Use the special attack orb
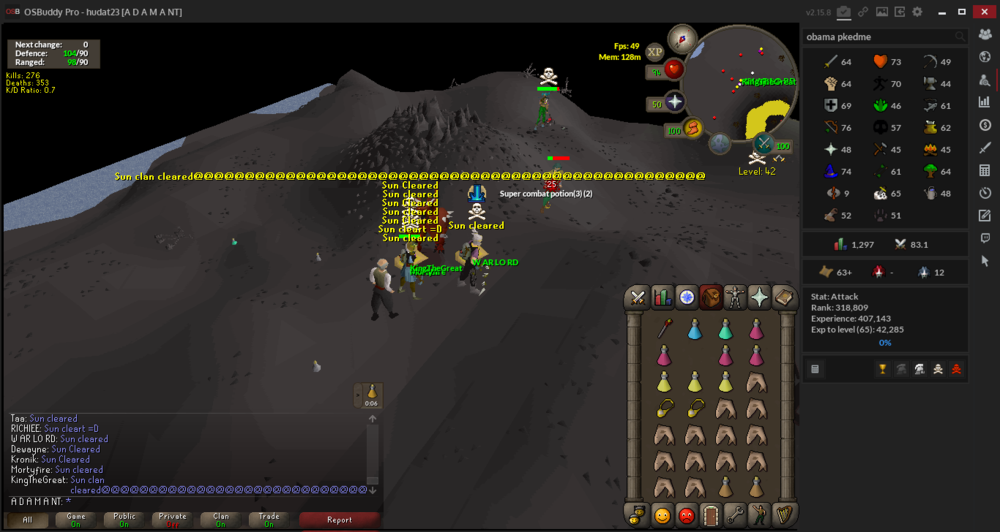 pos(764,145)
